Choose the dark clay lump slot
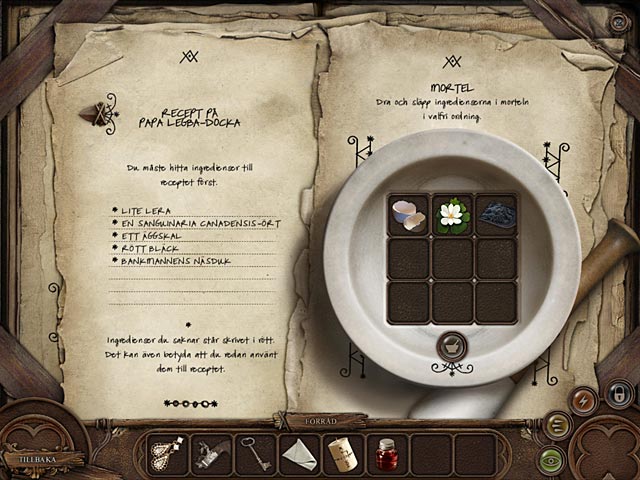Screen dimensions: 640x480 [497, 214]
